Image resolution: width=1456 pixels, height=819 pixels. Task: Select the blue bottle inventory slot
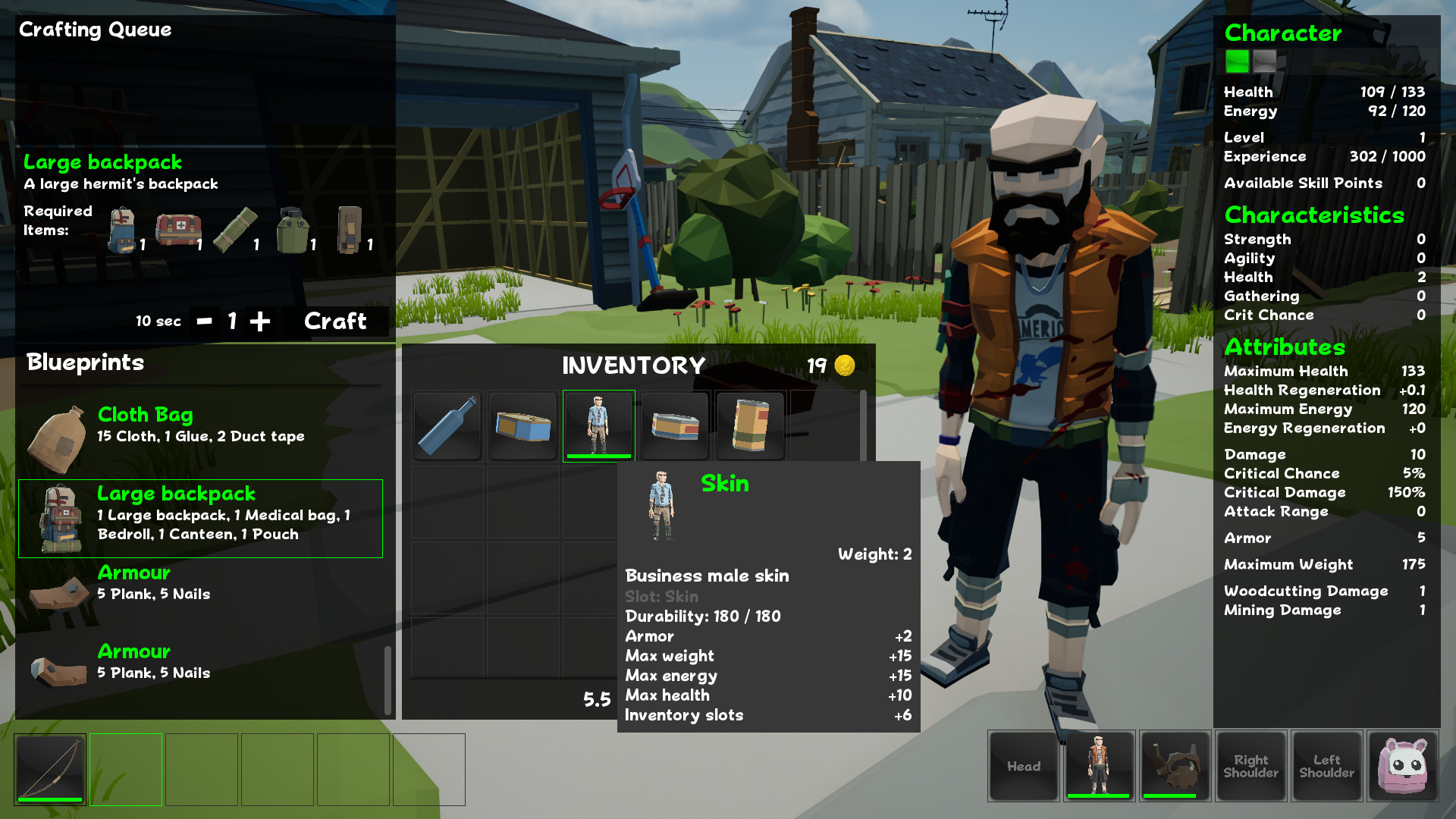point(447,425)
